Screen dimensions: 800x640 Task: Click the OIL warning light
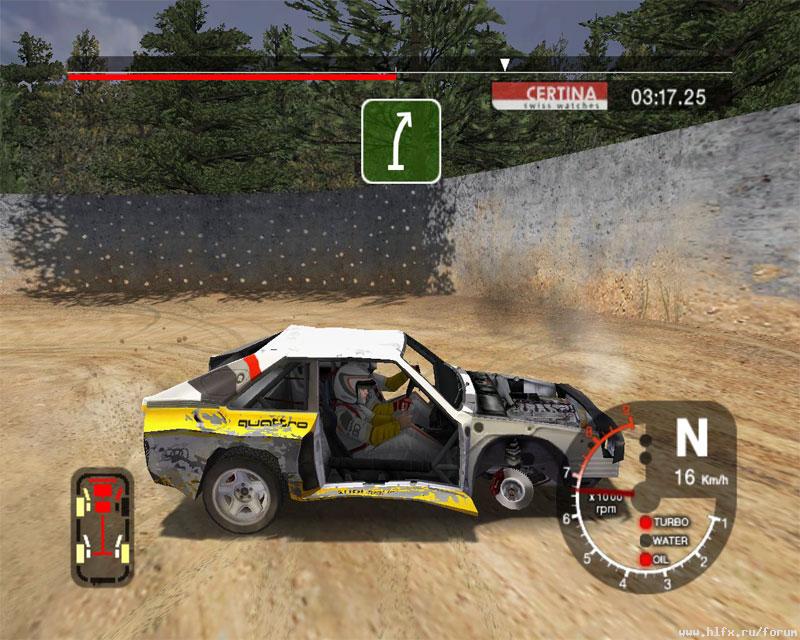pyautogui.click(x=646, y=559)
